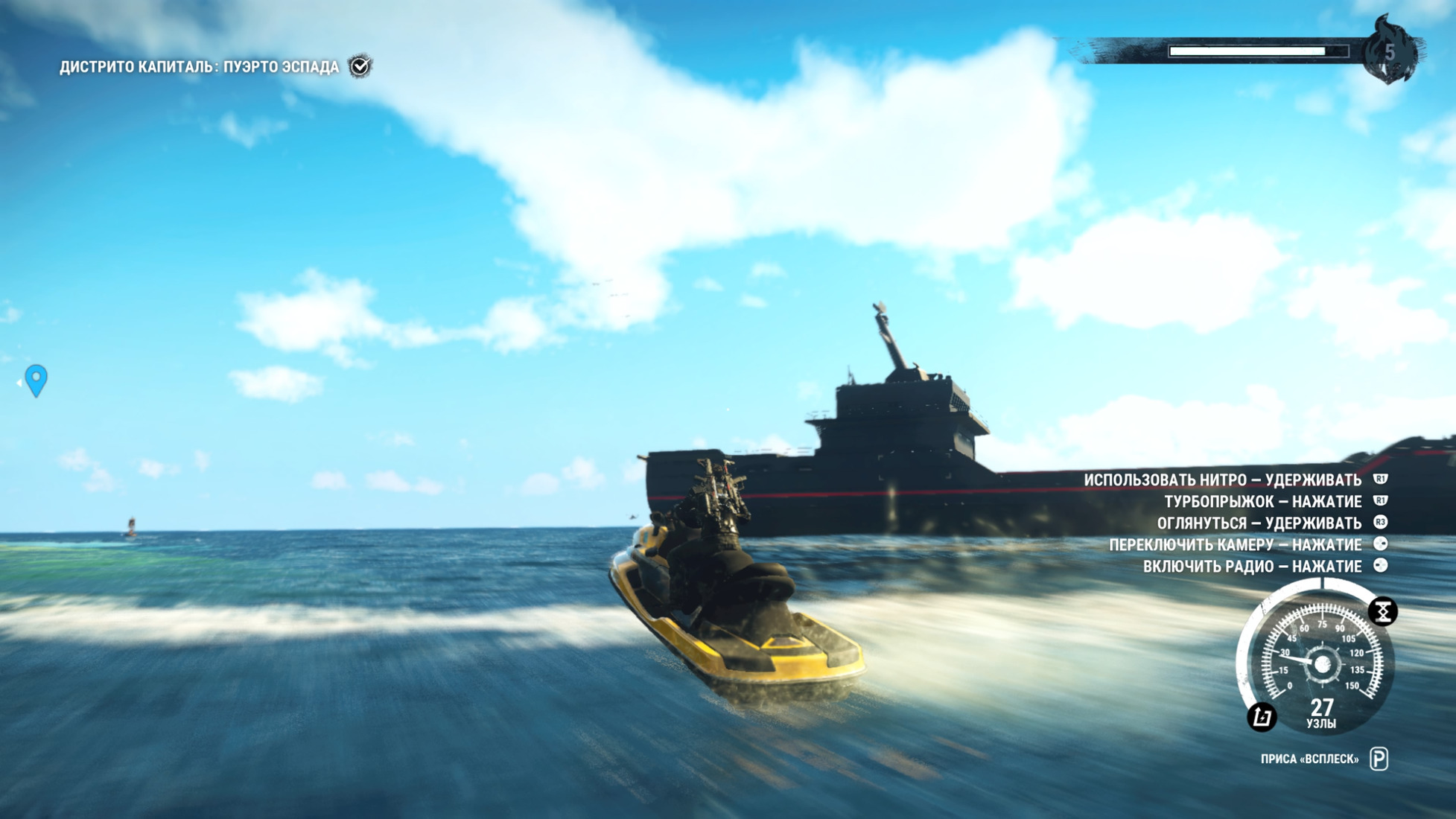This screenshot has height=819, width=1456.
Task: Activate the nitro icon on the speedometer
Action: (1382, 612)
